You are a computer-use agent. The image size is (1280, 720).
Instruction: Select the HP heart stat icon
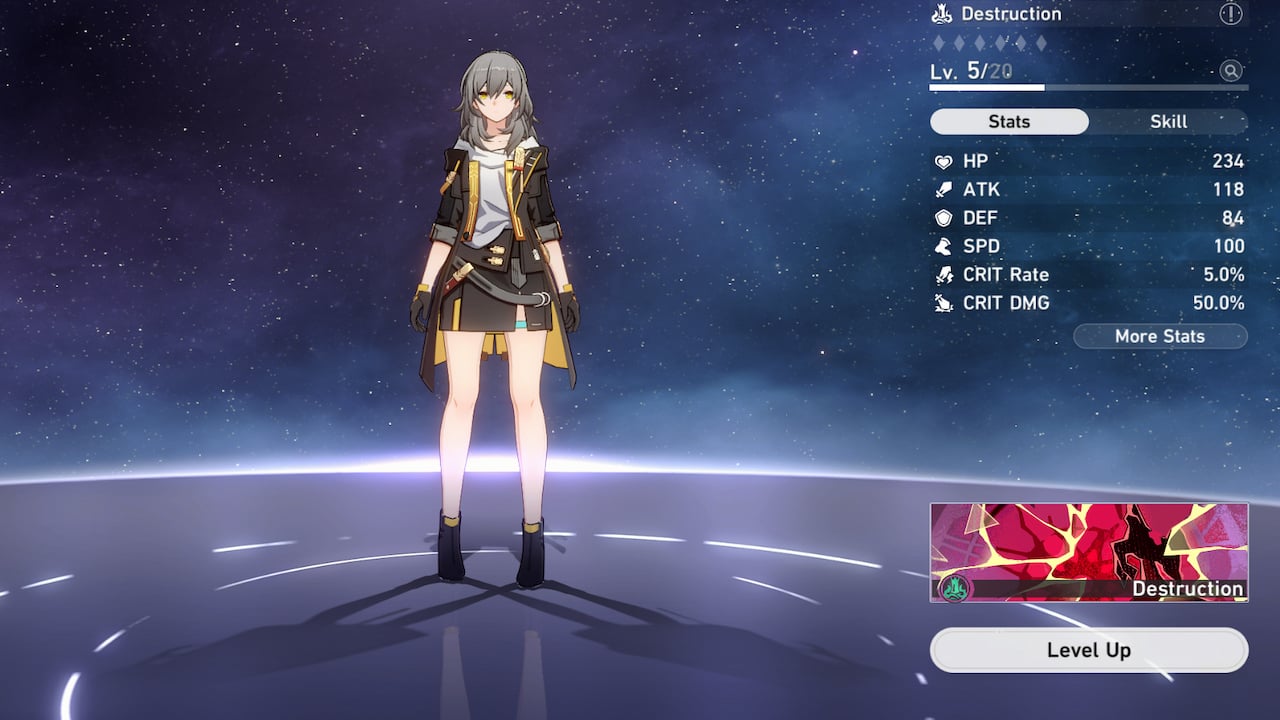(x=943, y=161)
